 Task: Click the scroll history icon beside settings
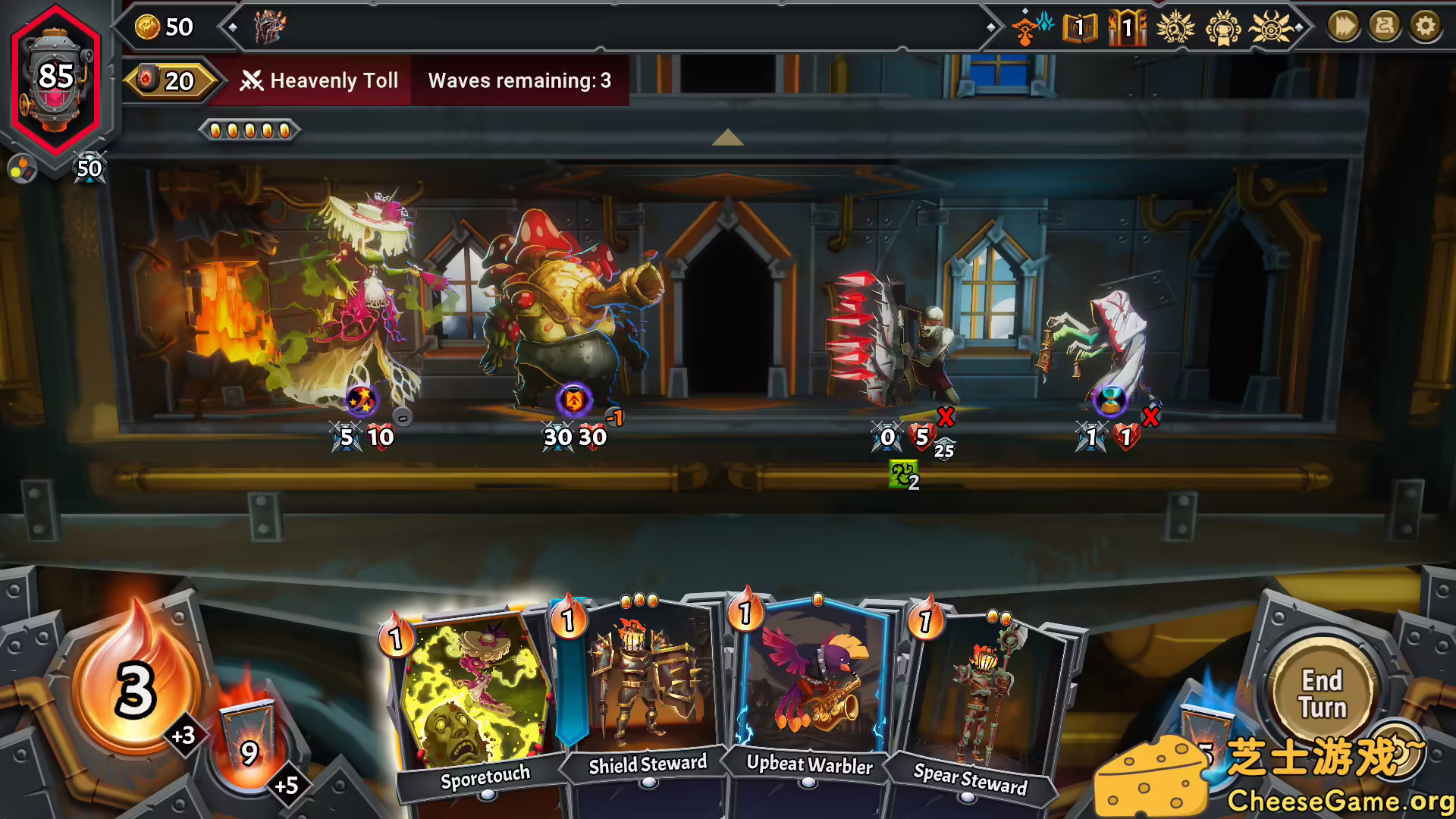[1383, 25]
